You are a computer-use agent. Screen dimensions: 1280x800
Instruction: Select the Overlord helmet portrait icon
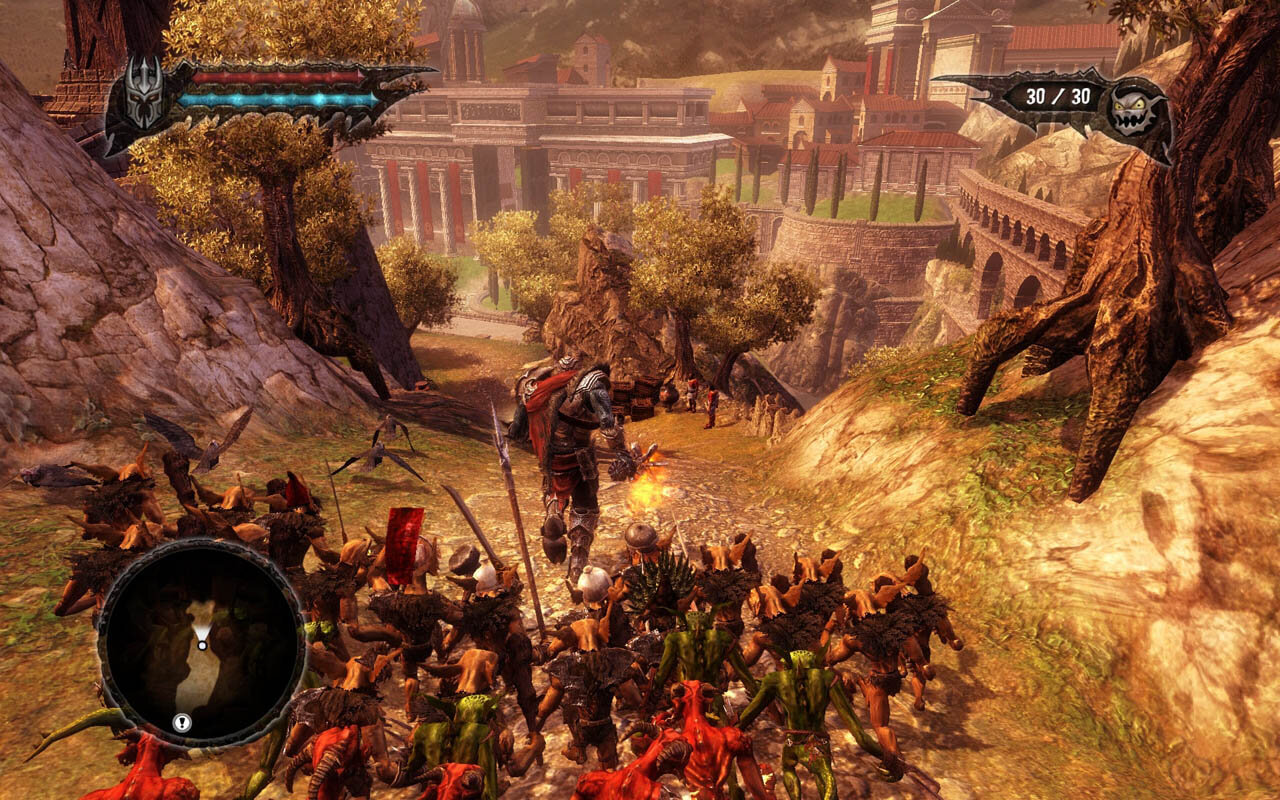pyautogui.click(x=143, y=93)
